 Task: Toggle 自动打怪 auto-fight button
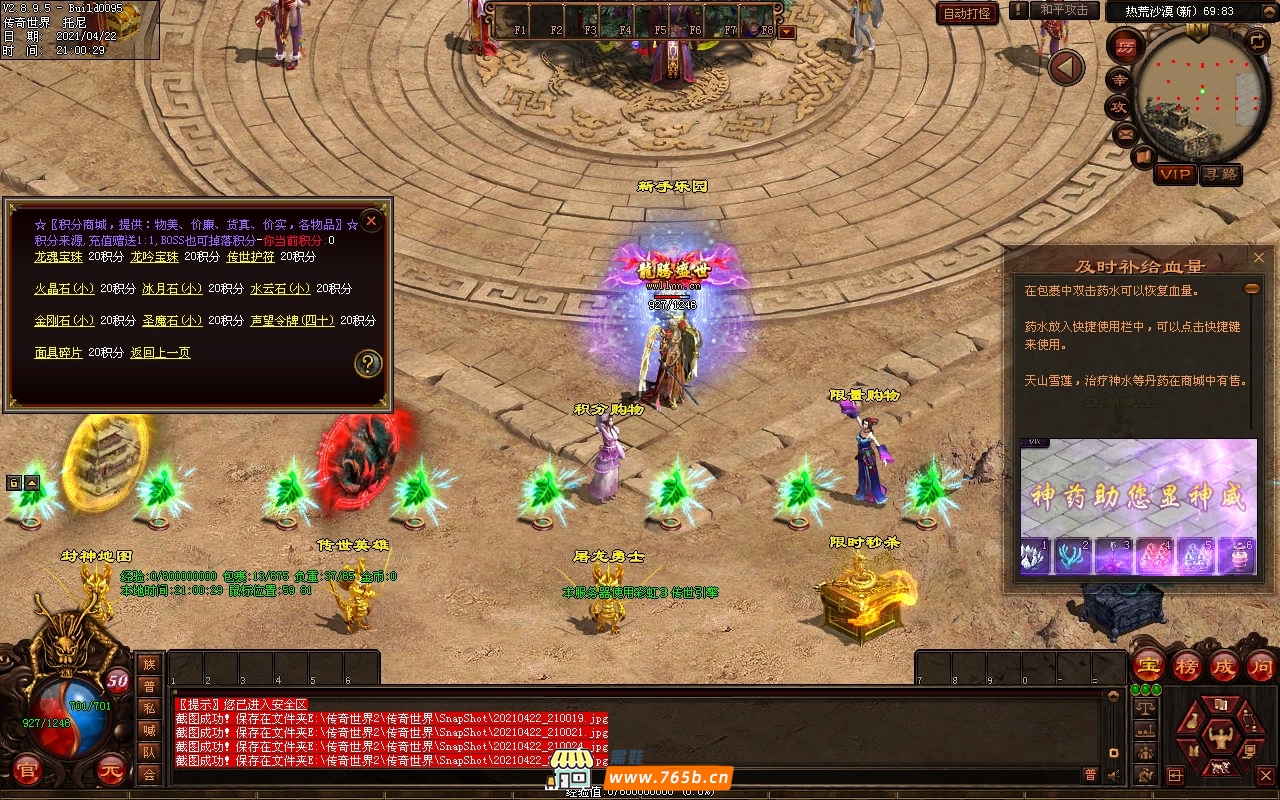pos(967,13)
